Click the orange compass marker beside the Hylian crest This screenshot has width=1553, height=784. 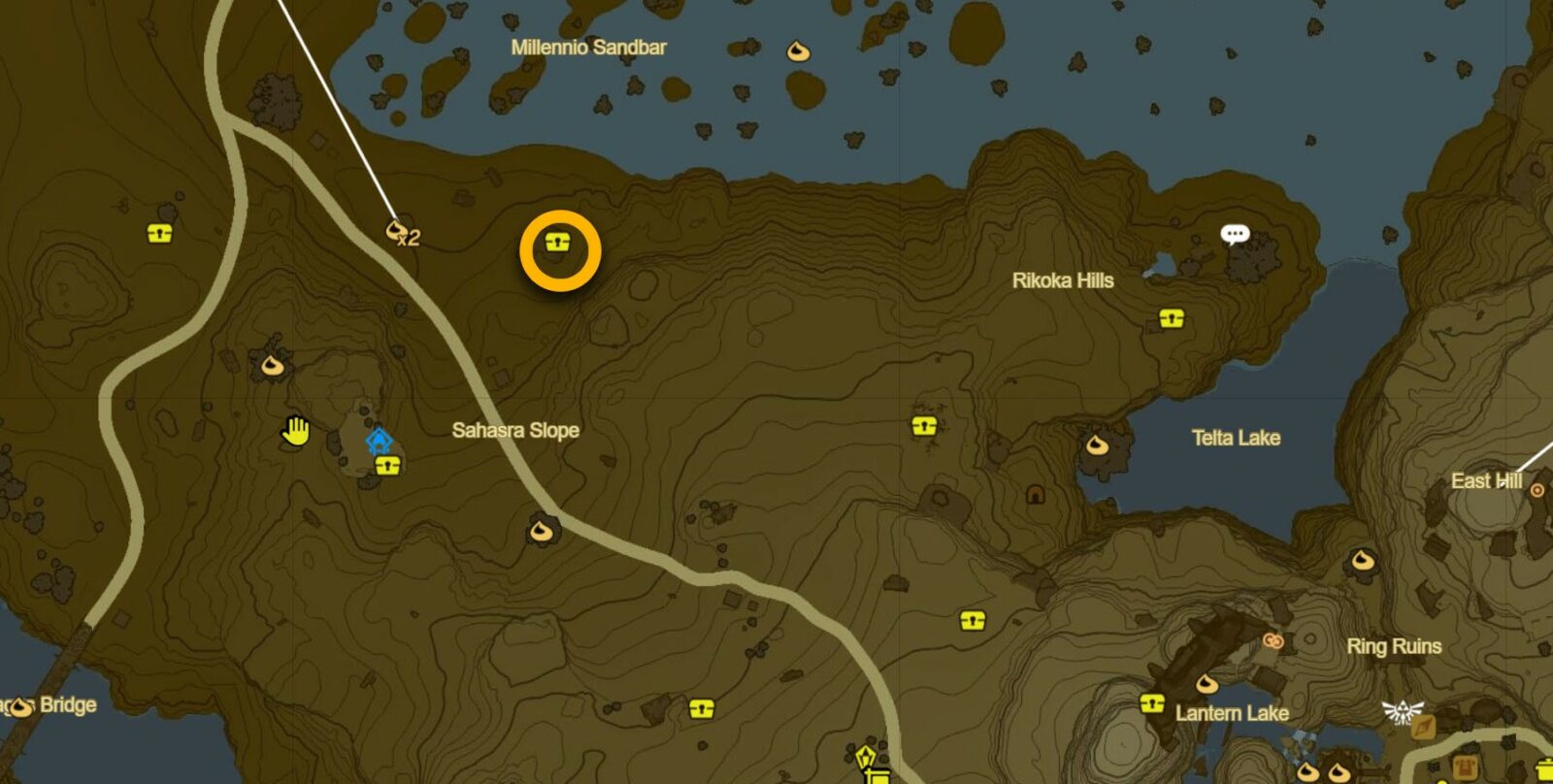click(x=1424, y=726)
